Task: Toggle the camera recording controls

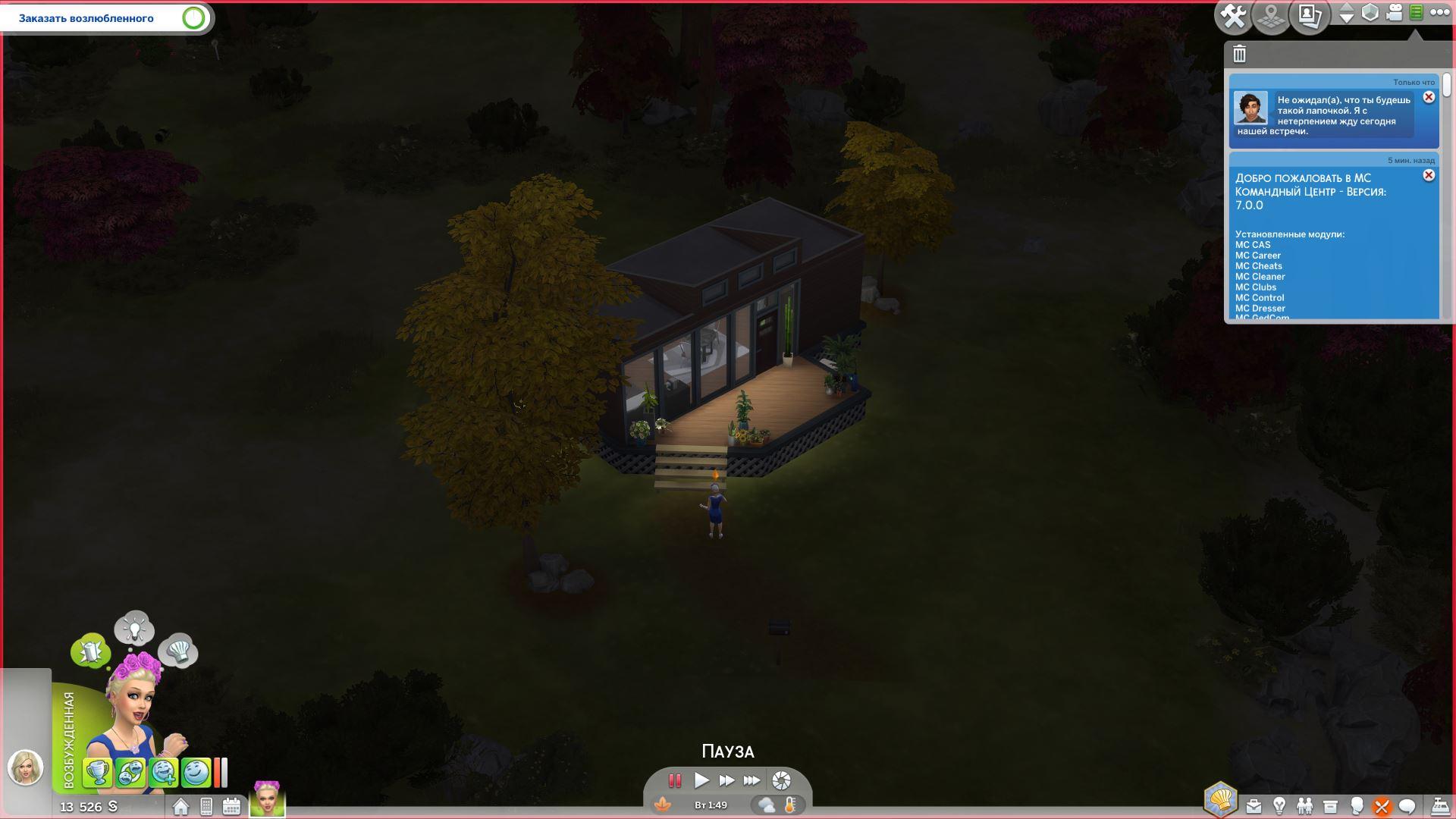Action: 1394,13
